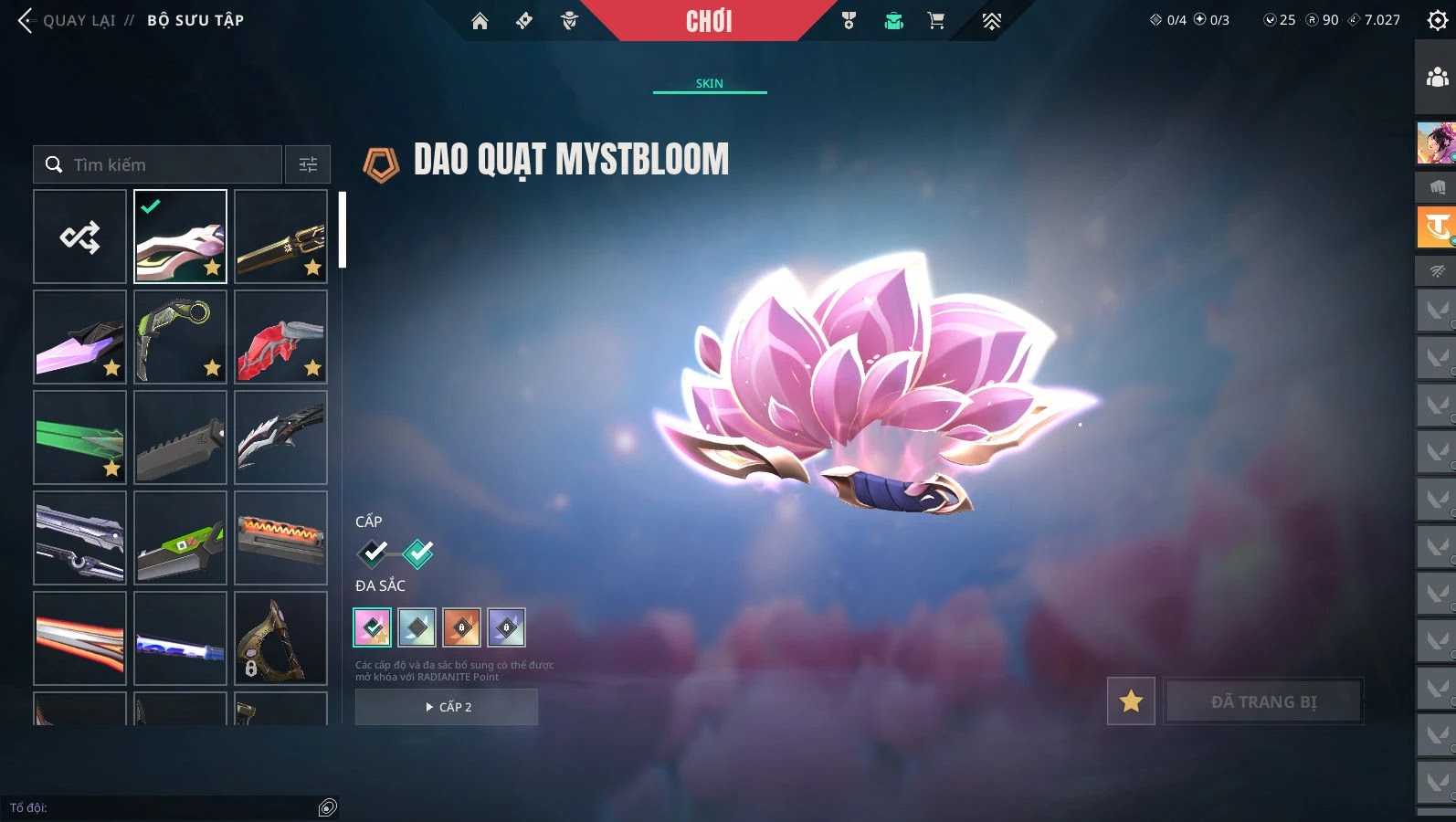
Task: Toggle the favorite star button
Action: (1131, 701)
